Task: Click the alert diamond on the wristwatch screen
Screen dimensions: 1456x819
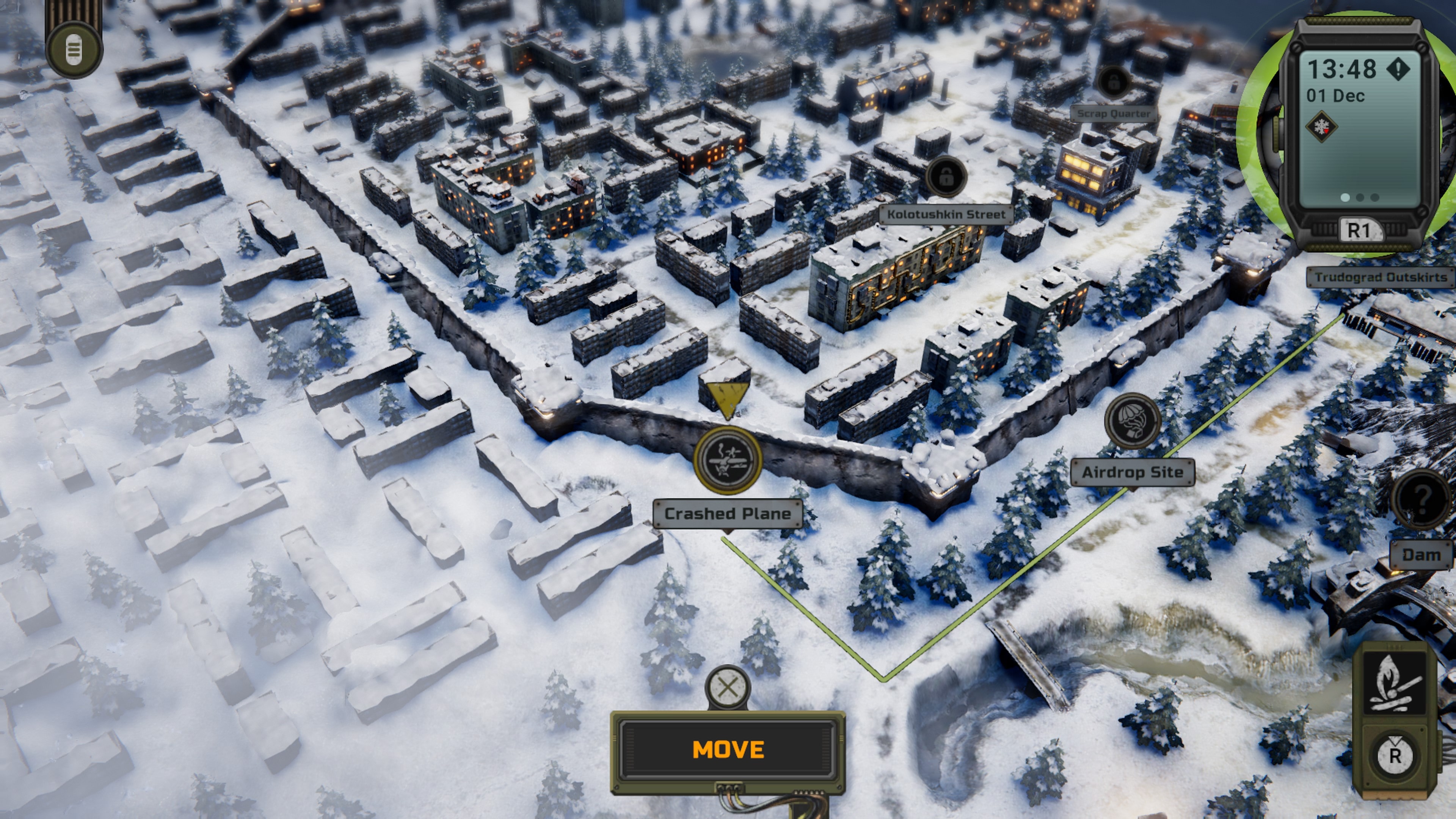Action: 1399,68
